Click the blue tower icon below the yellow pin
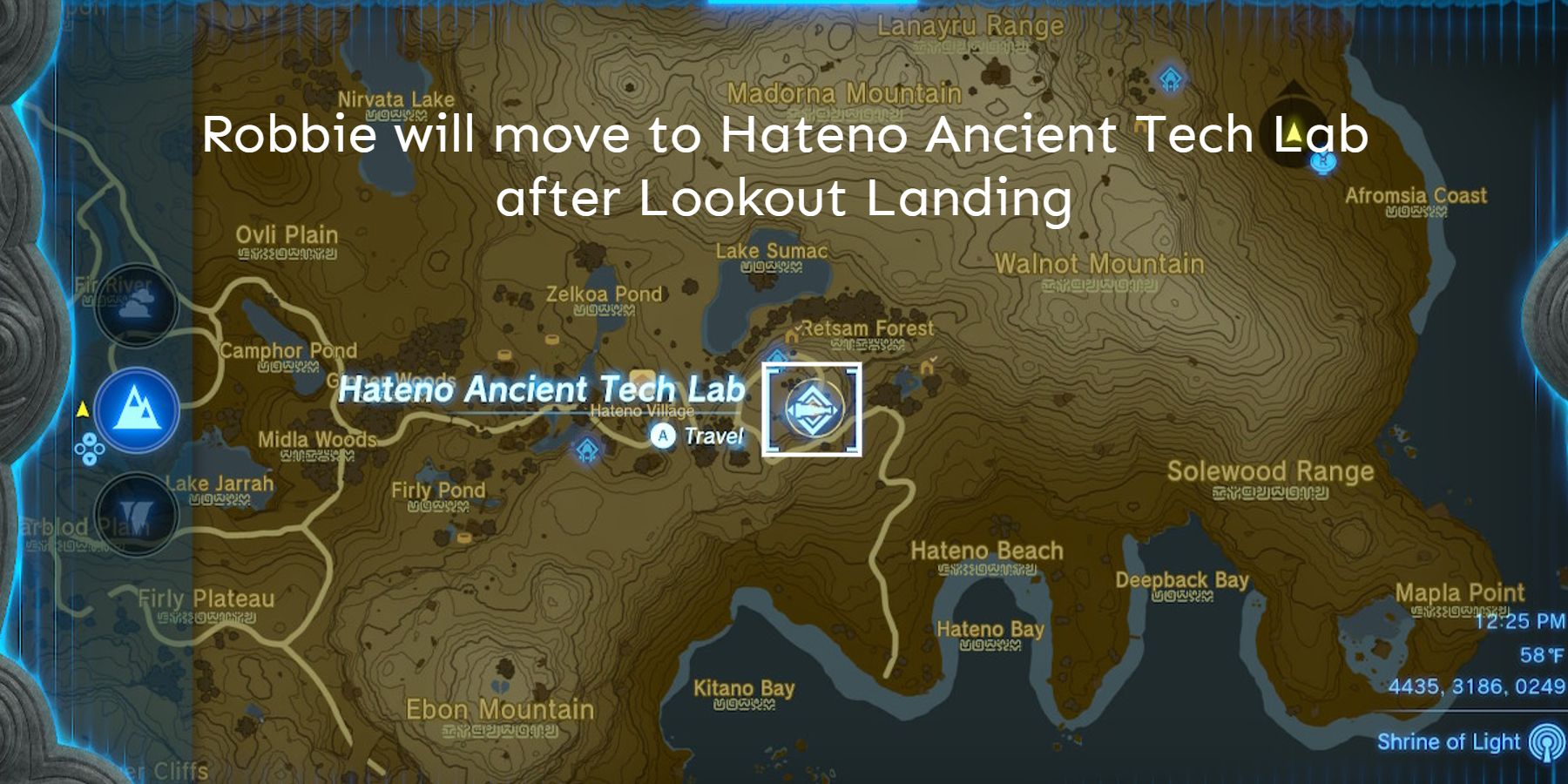The height and width of the screenshot is (784, 1568). [1323, 163]
